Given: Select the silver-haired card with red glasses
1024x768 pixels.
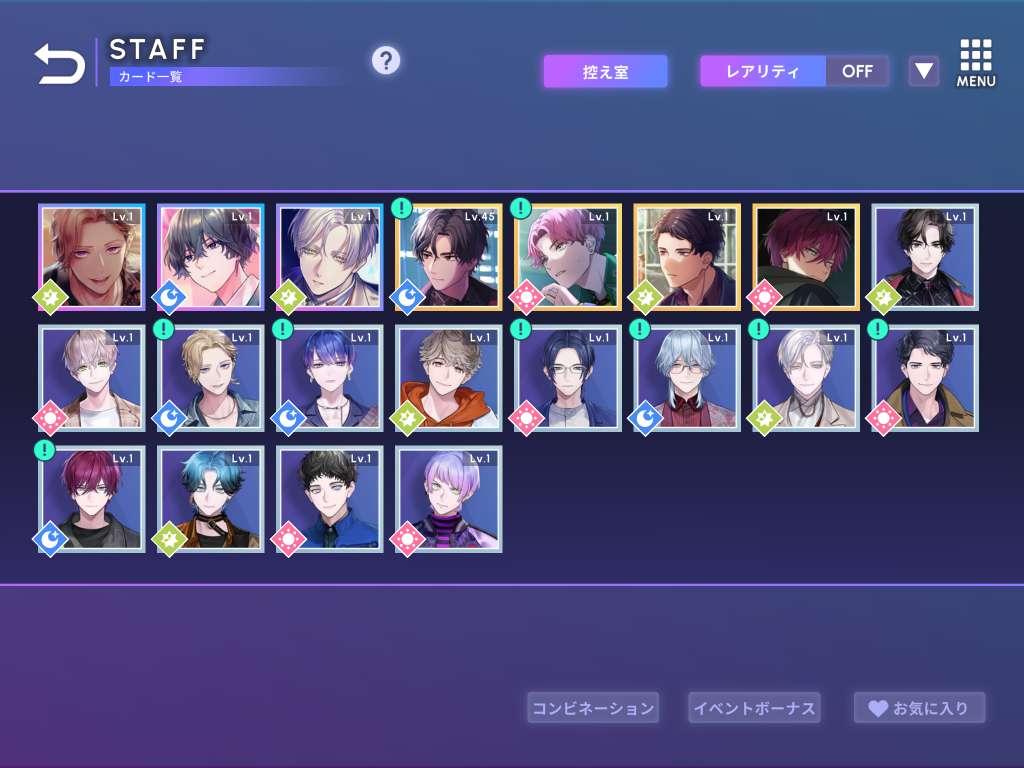Looking at the screenshot, I should (687, 378).
